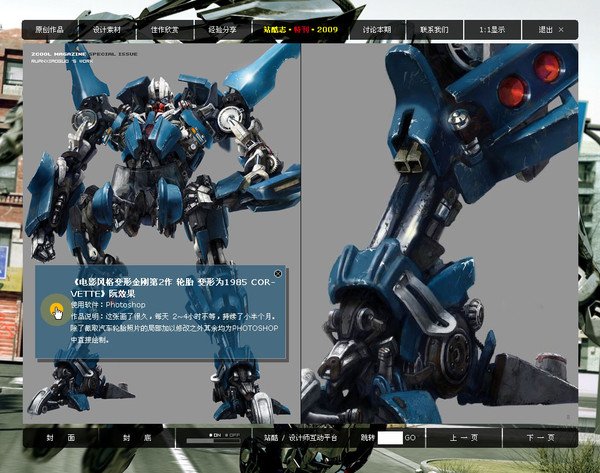Switch to 1:1显示 view
The width and height of the screenshot is (600, 473).
coord(491,30)
